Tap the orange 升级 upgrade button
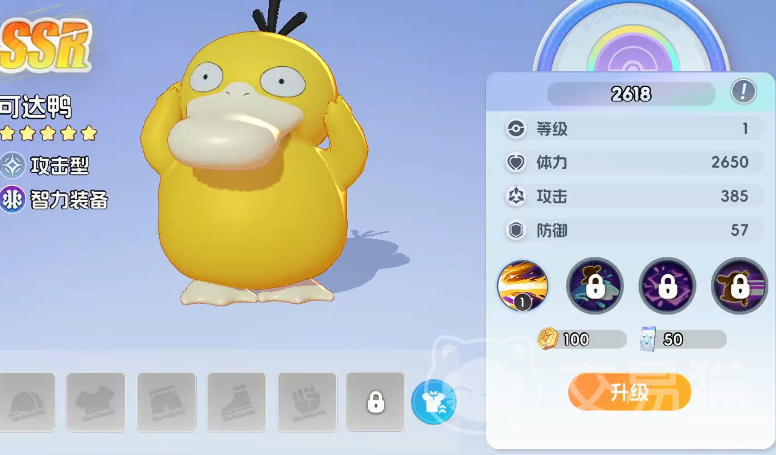Screen dimensions: 776x455 click(630, 392)
